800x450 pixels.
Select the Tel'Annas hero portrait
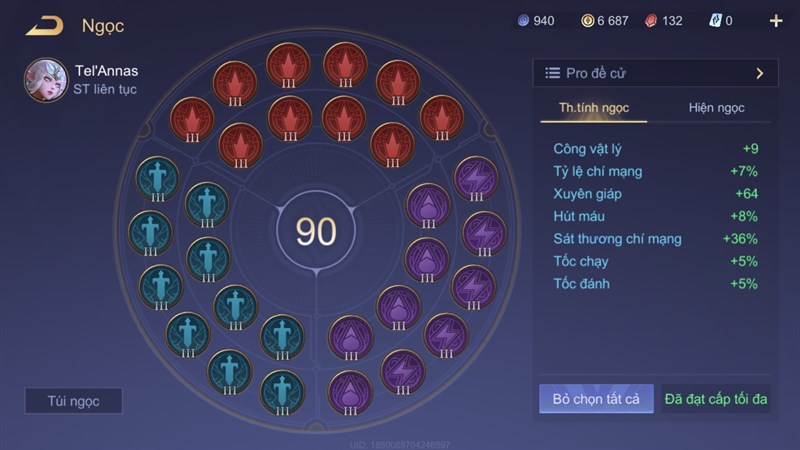point(45,80)
